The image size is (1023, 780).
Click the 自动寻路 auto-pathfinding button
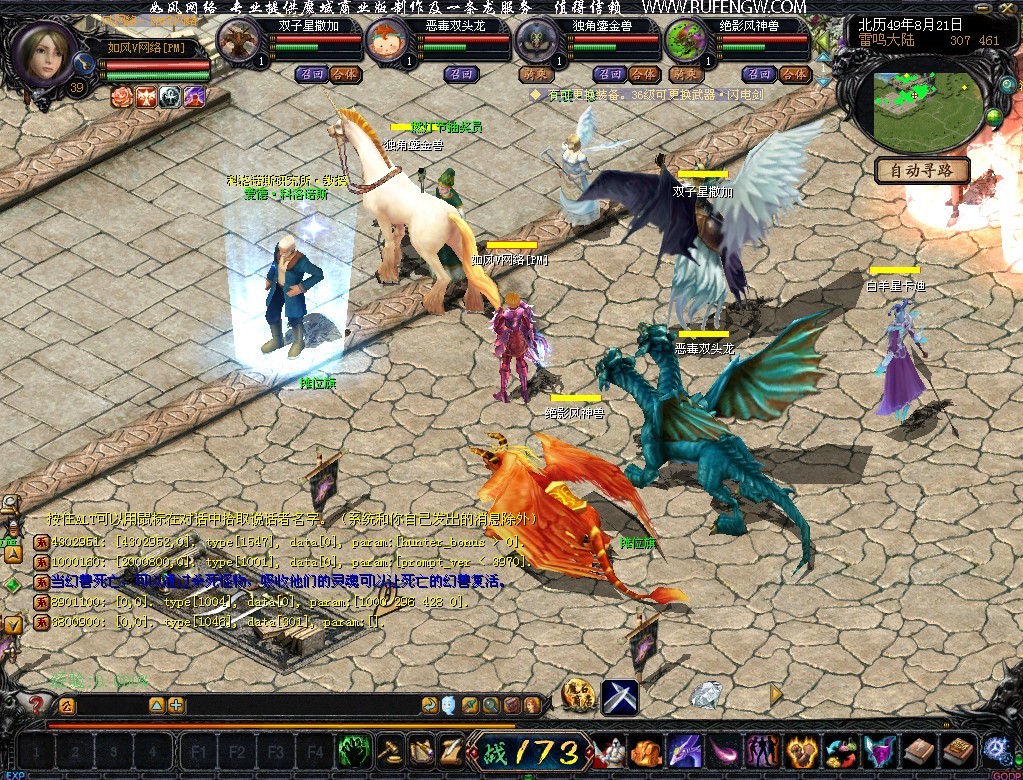click(x=922, y=170)
